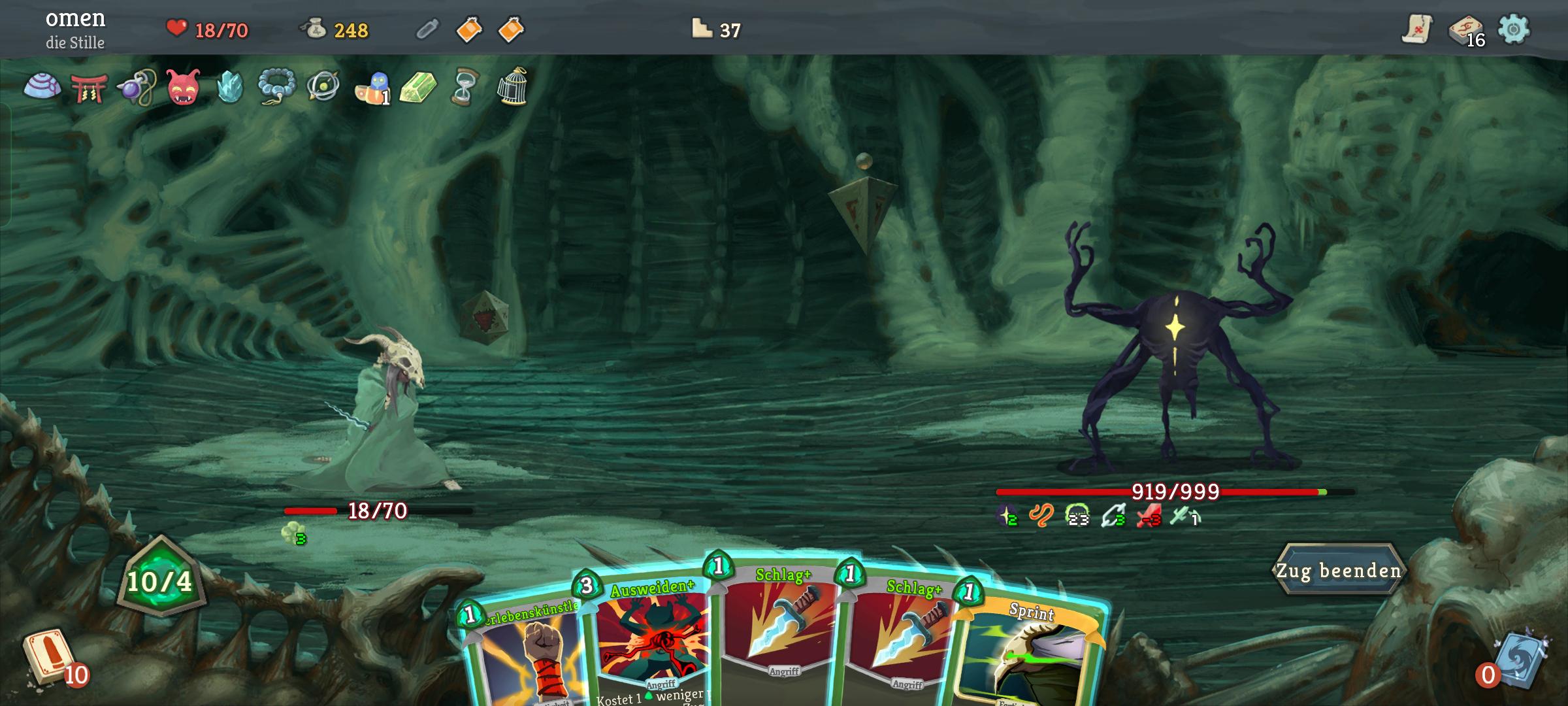Select the Sprint card
Viewport: 1568px width, 706px height.
1032,654
